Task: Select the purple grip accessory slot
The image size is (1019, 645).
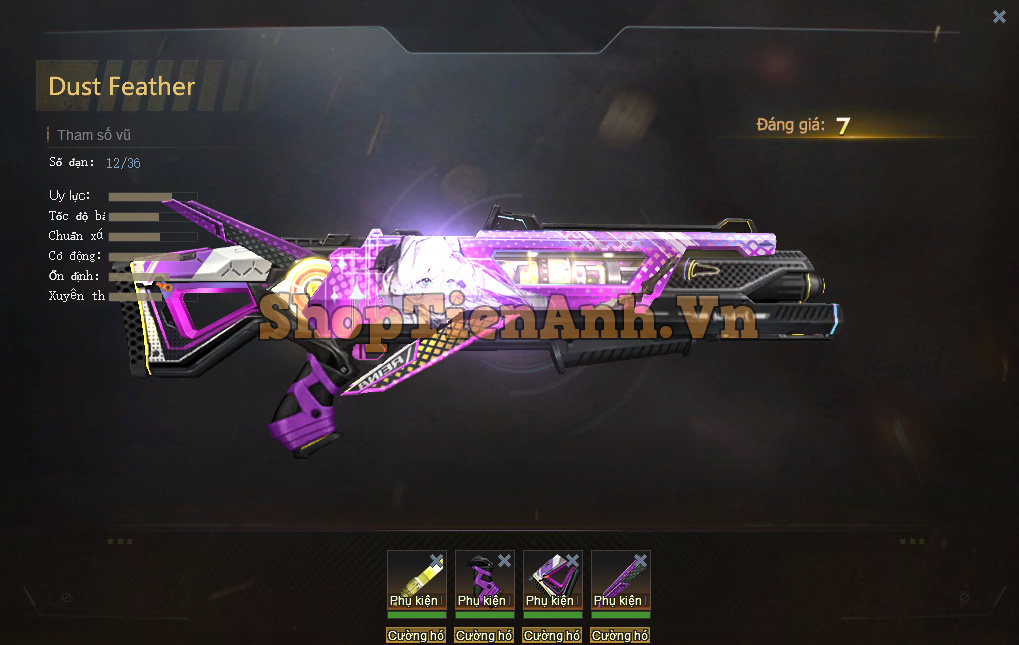Action: [481, 580]
